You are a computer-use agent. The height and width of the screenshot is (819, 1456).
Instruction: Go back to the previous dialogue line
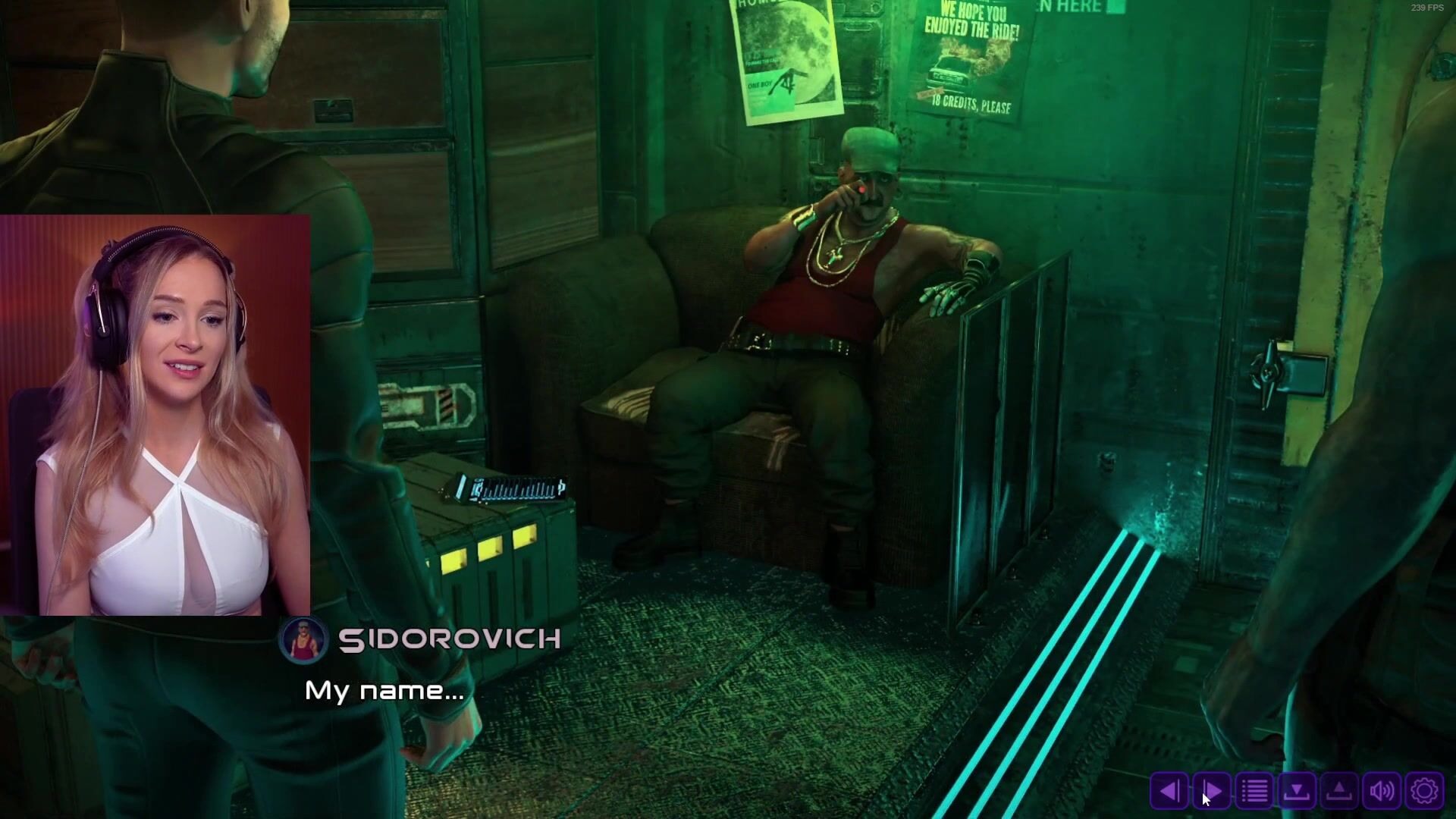click(1169, 791)
